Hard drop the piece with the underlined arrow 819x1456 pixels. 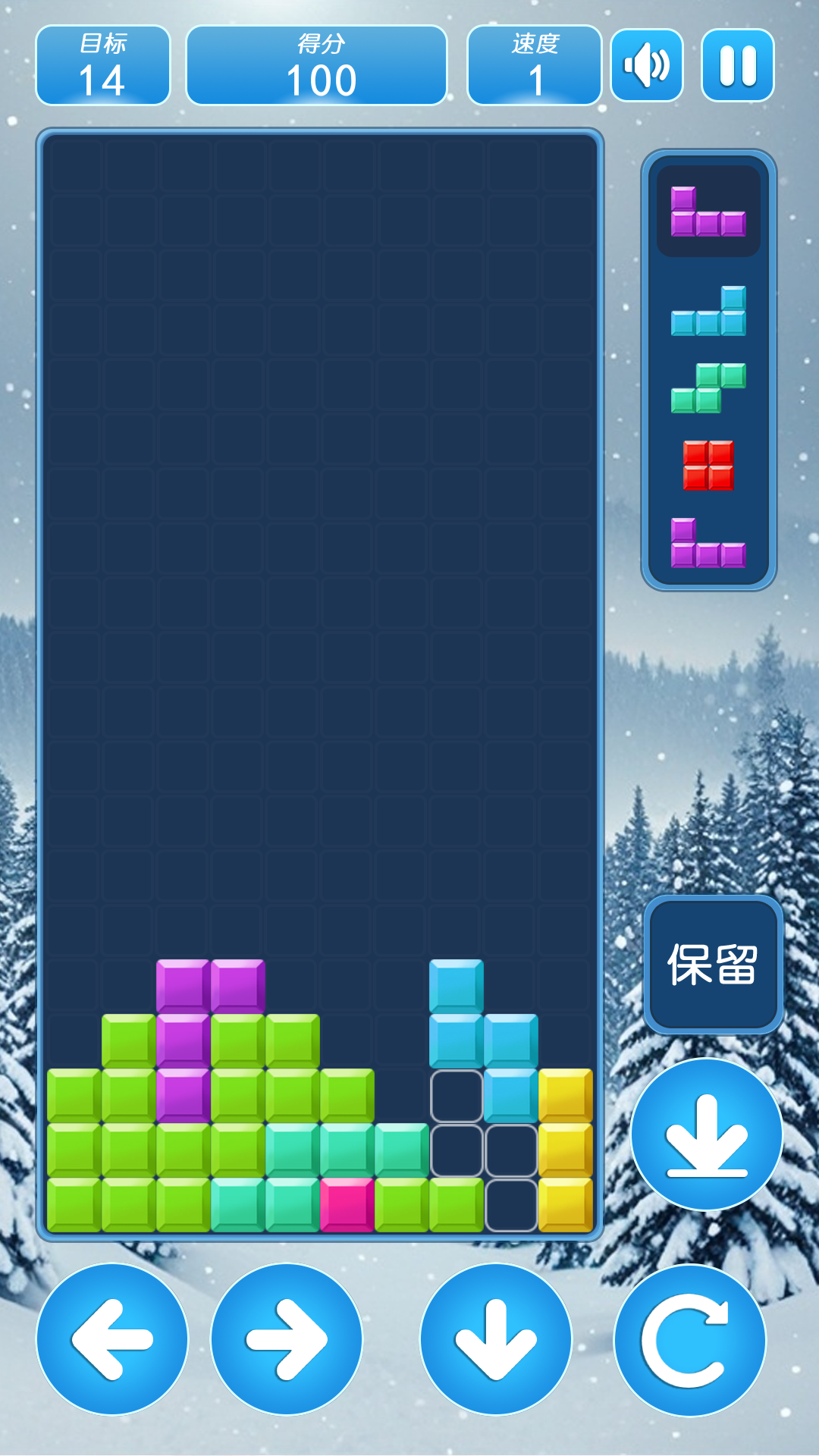pyautogui.click(x=707, y=1134)
